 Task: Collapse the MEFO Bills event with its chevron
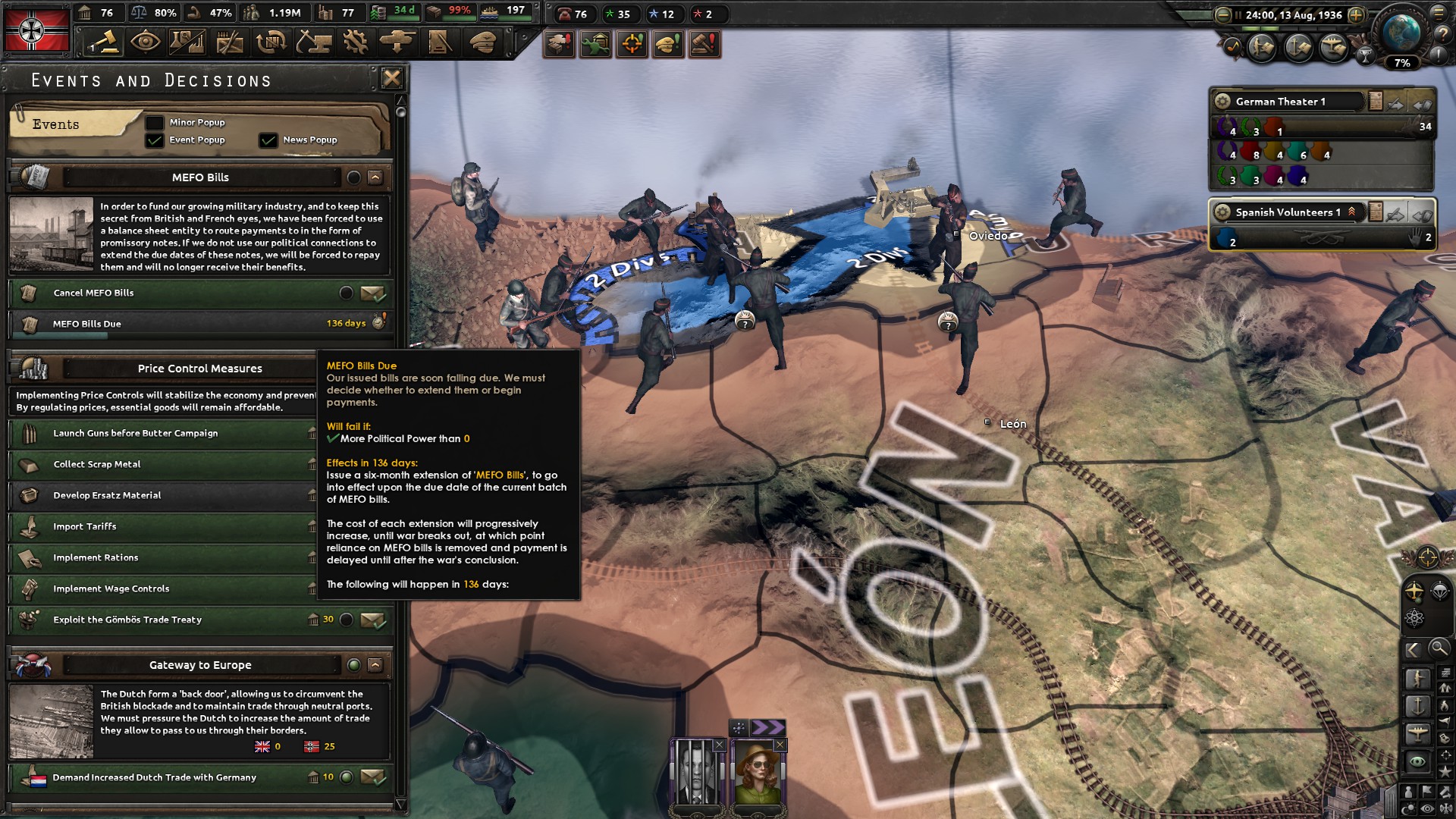pos(374,177)
